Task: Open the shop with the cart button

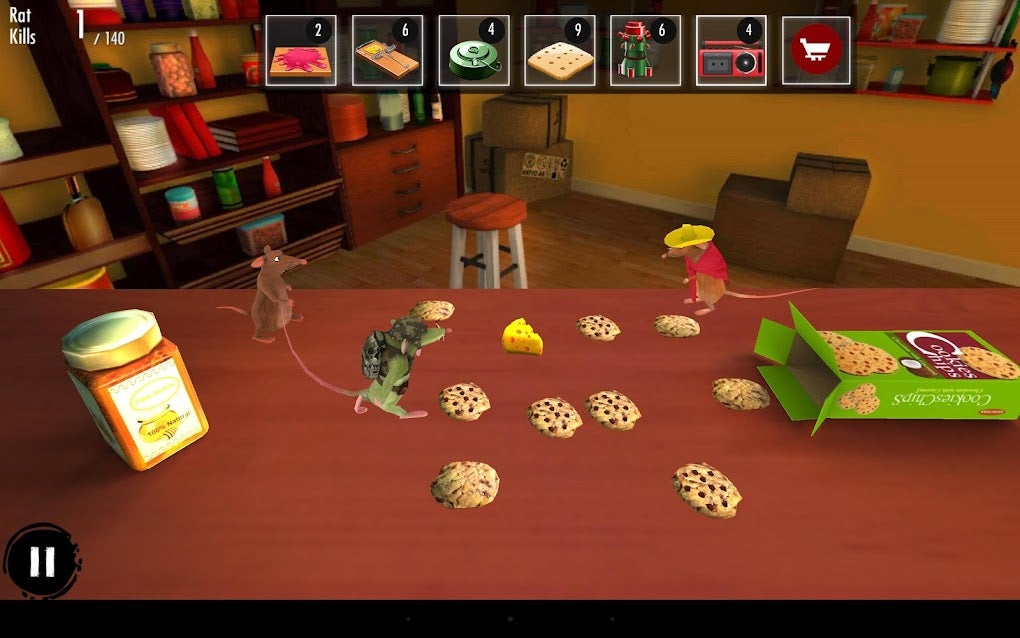Action: pos(816,50)
